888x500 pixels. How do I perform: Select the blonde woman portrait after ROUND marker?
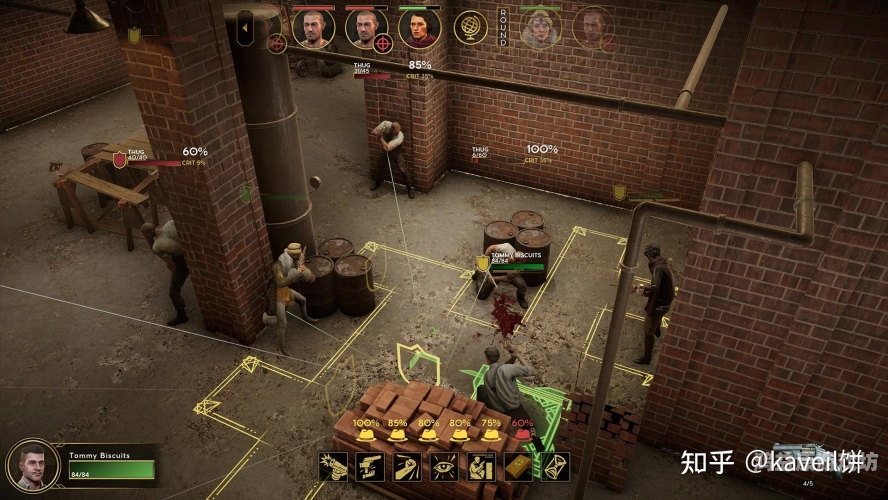pos(541,28)
